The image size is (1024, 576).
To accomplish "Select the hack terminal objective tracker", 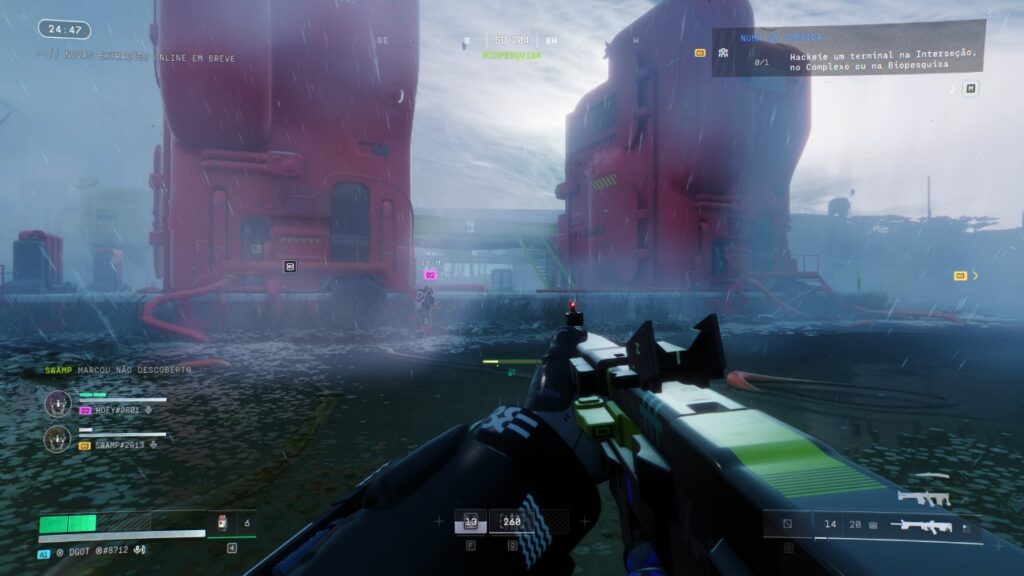I will pyautogui.click(x=848, y=49).
